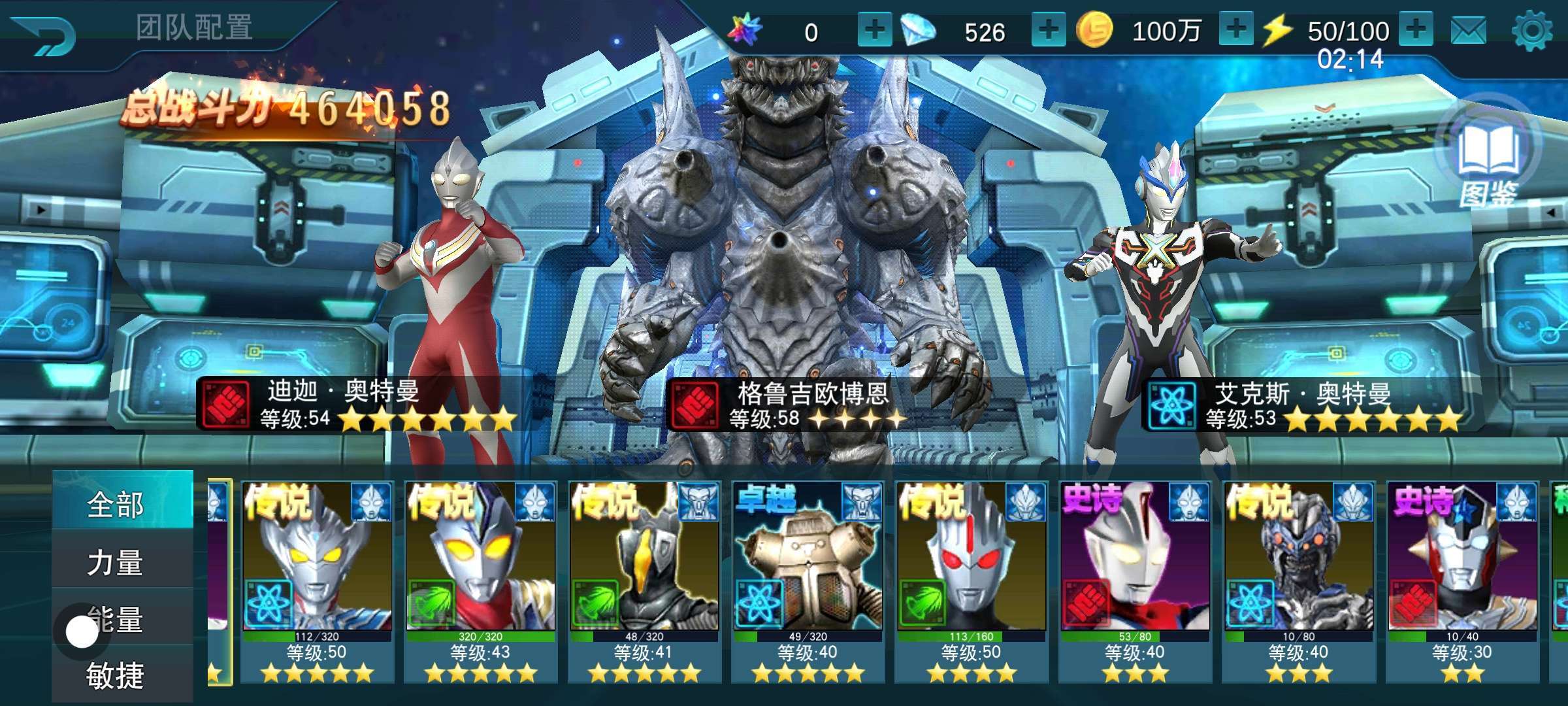Screen dimensions: 1568x706
Task: Add more diamonds with the plus button
Action: (x=1048, y=30)
